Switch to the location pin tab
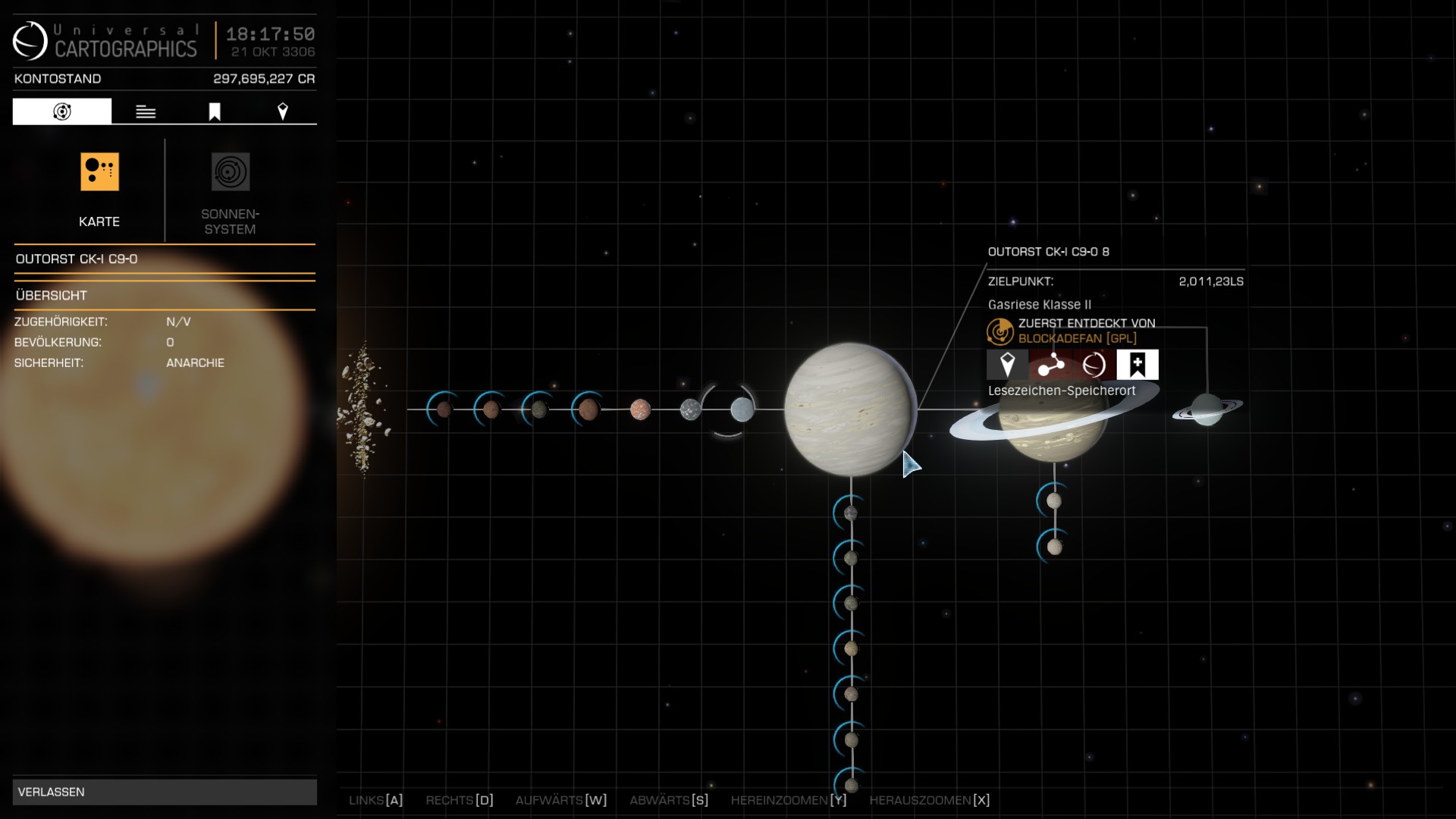Viewport: 1456px width, 819px height. click(x=283, y=111)
